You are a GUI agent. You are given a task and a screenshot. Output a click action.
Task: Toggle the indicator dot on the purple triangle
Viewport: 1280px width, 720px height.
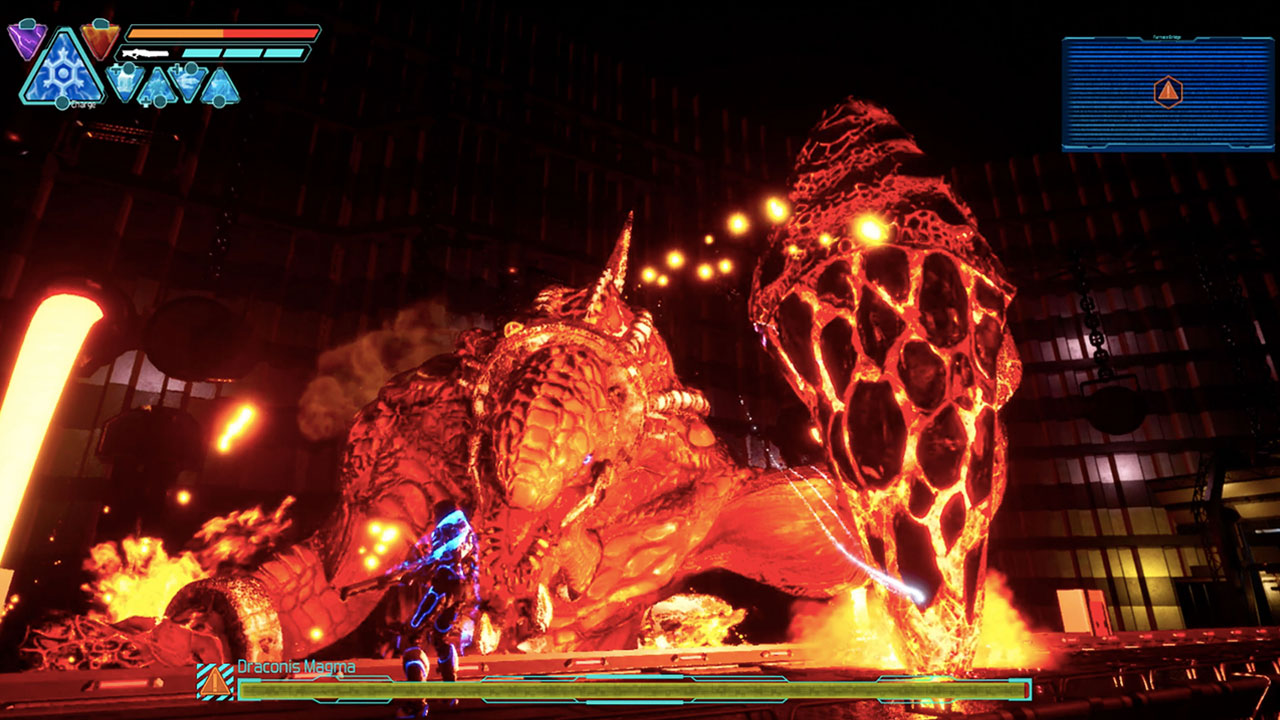27,22
